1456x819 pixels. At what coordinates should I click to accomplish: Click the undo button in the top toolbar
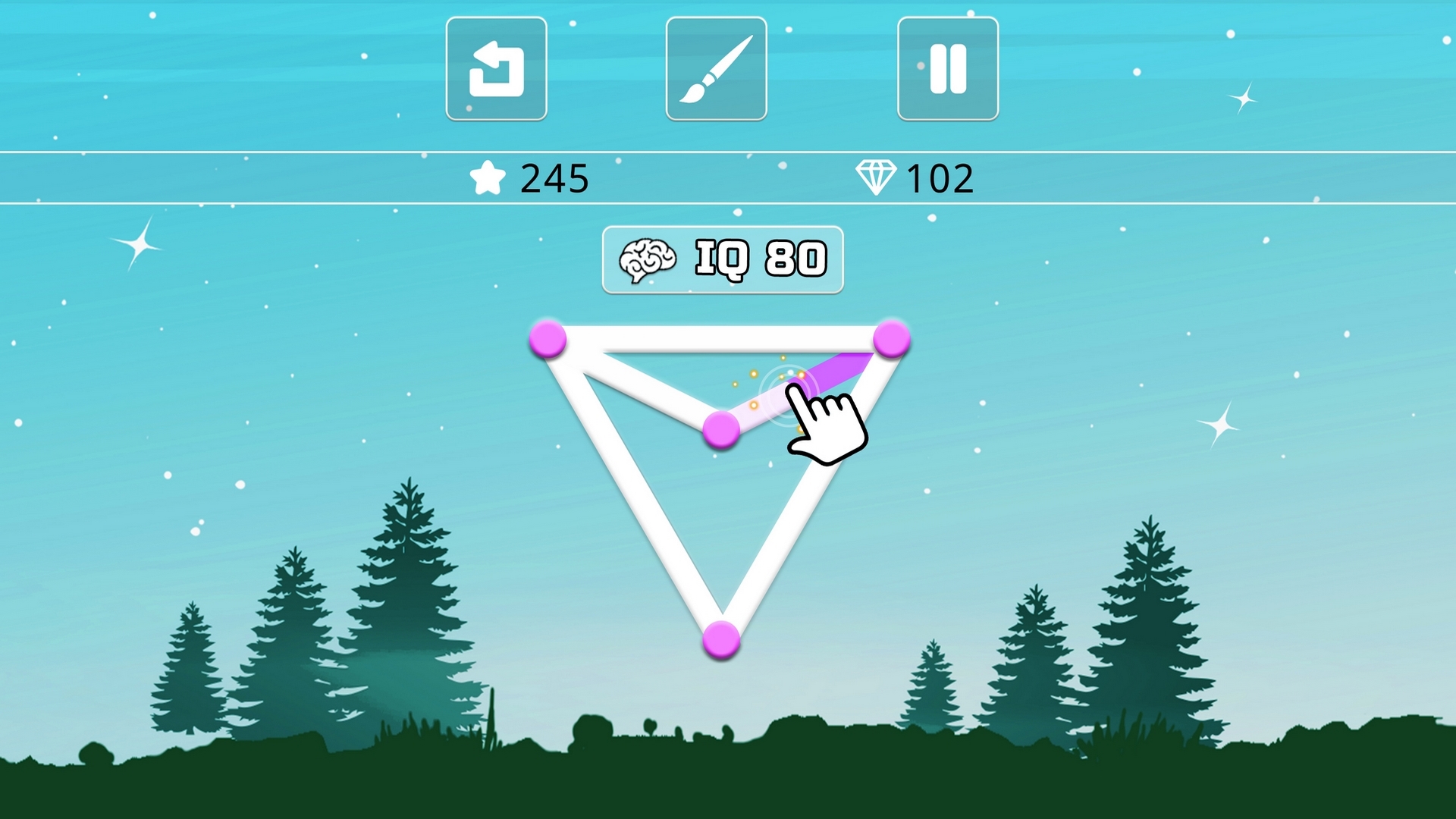497,68
